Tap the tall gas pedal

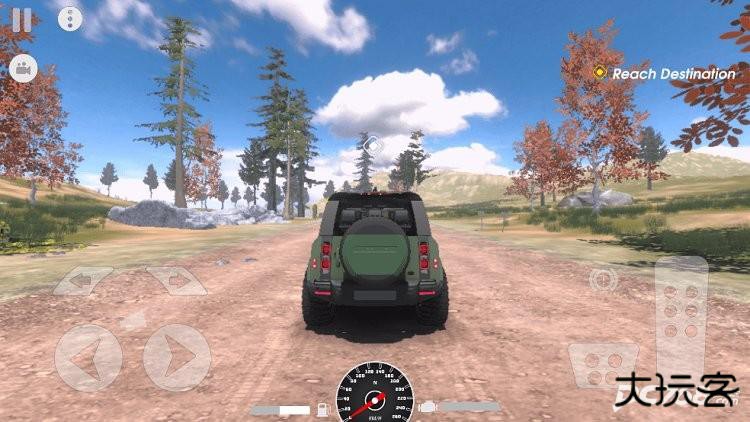[681, 318]
